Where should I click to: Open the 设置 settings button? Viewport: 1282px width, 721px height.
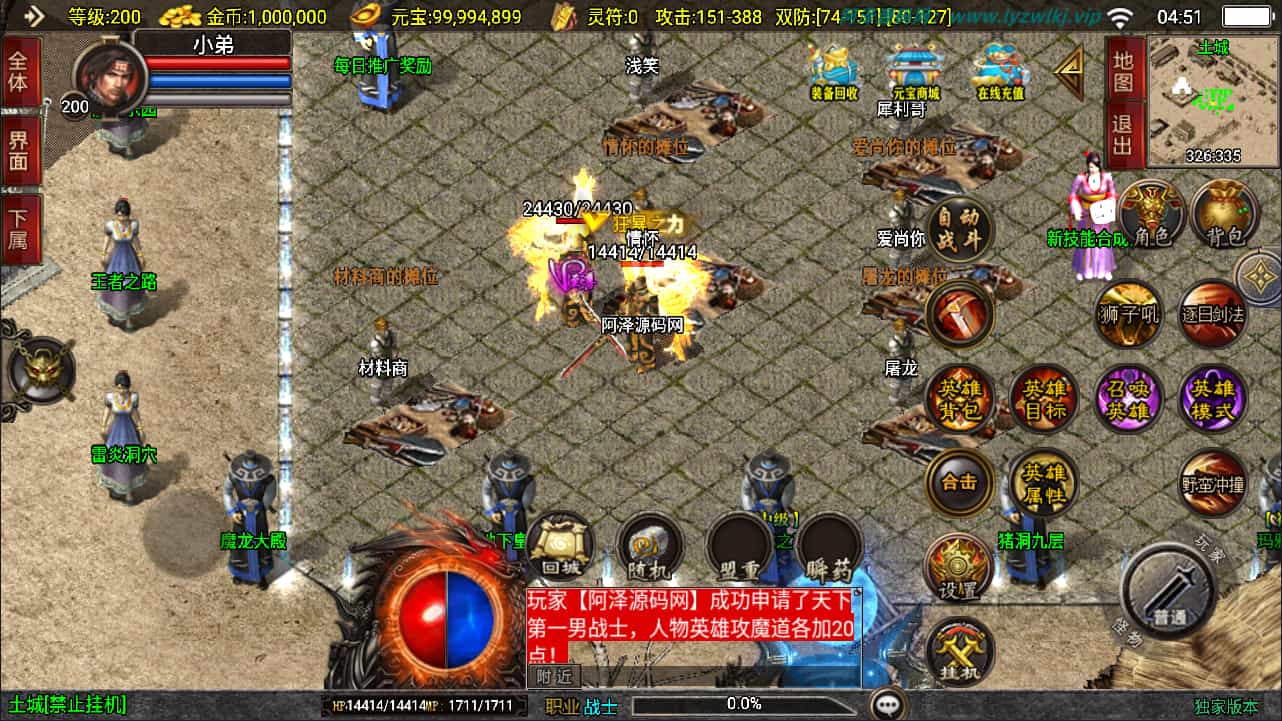[x=958, y=569]
